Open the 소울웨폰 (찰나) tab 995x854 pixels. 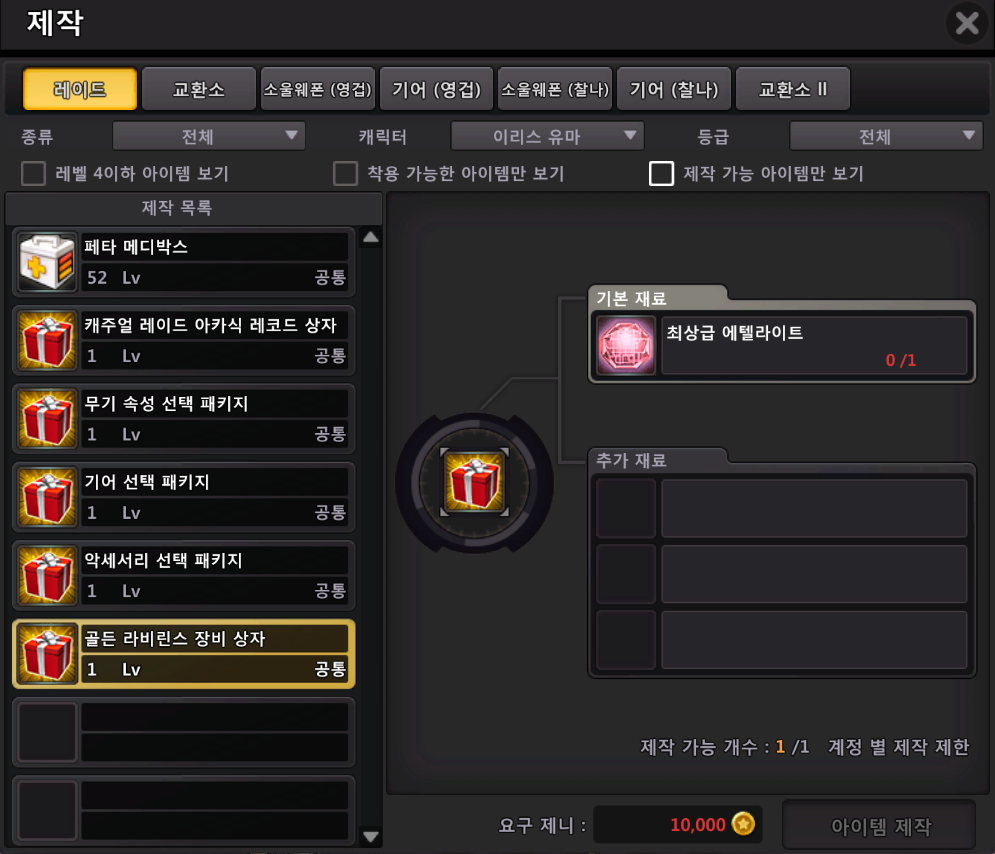555,89
